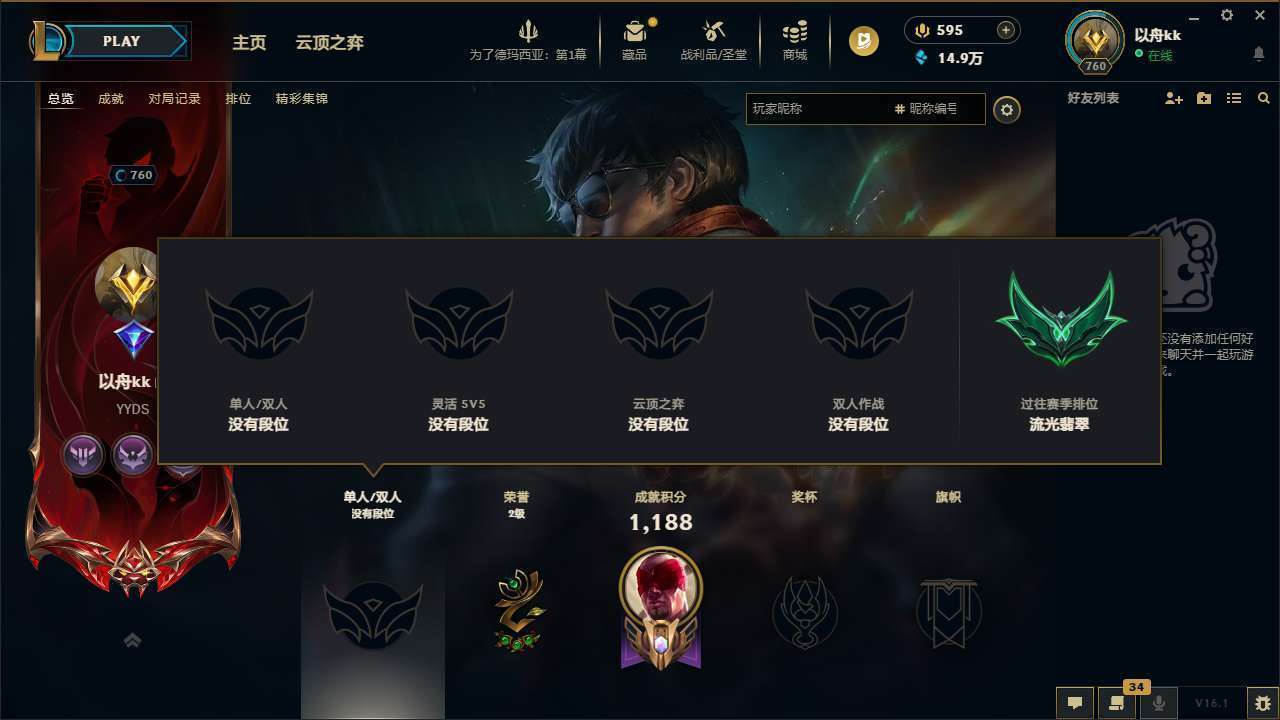Add a friend via add-friend icon
1280x720 pixels.
point(1172,98)
